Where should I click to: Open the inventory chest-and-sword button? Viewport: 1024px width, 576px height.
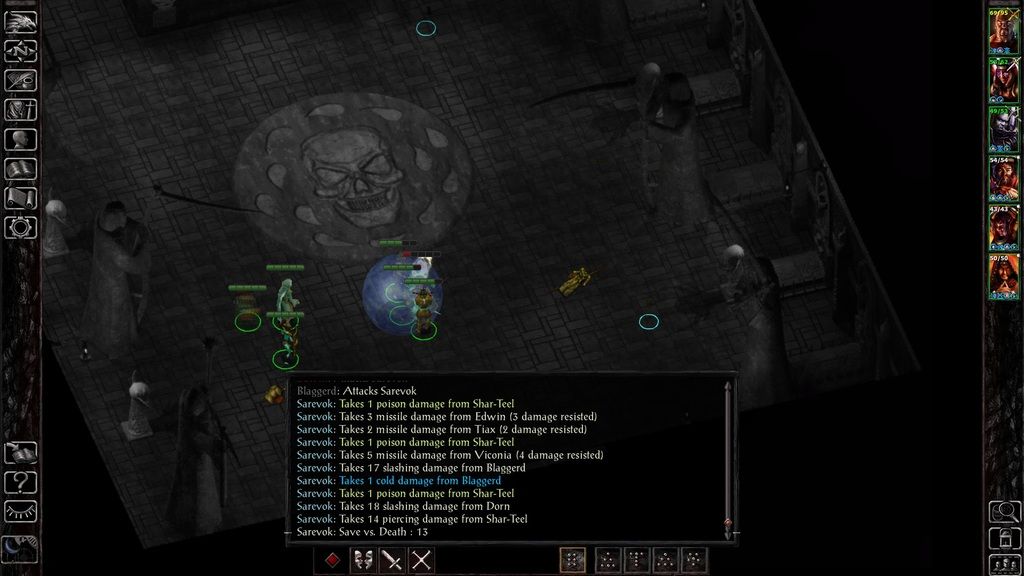tap(20, 110)
